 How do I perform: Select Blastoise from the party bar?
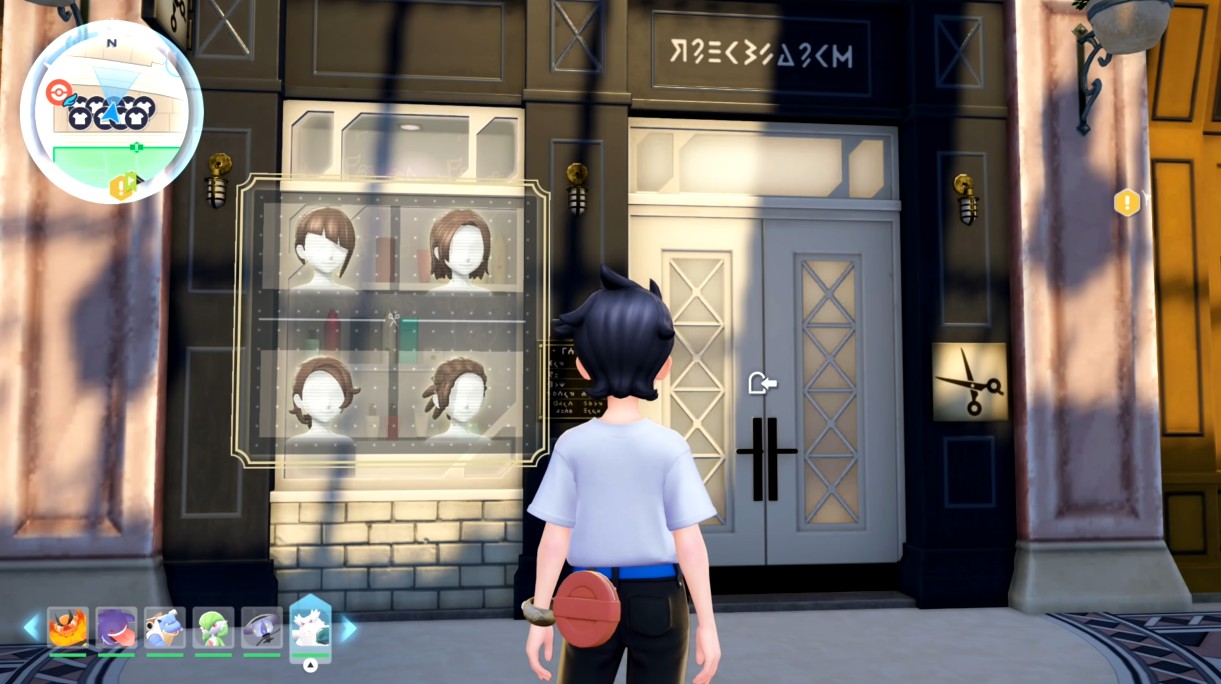165,627
